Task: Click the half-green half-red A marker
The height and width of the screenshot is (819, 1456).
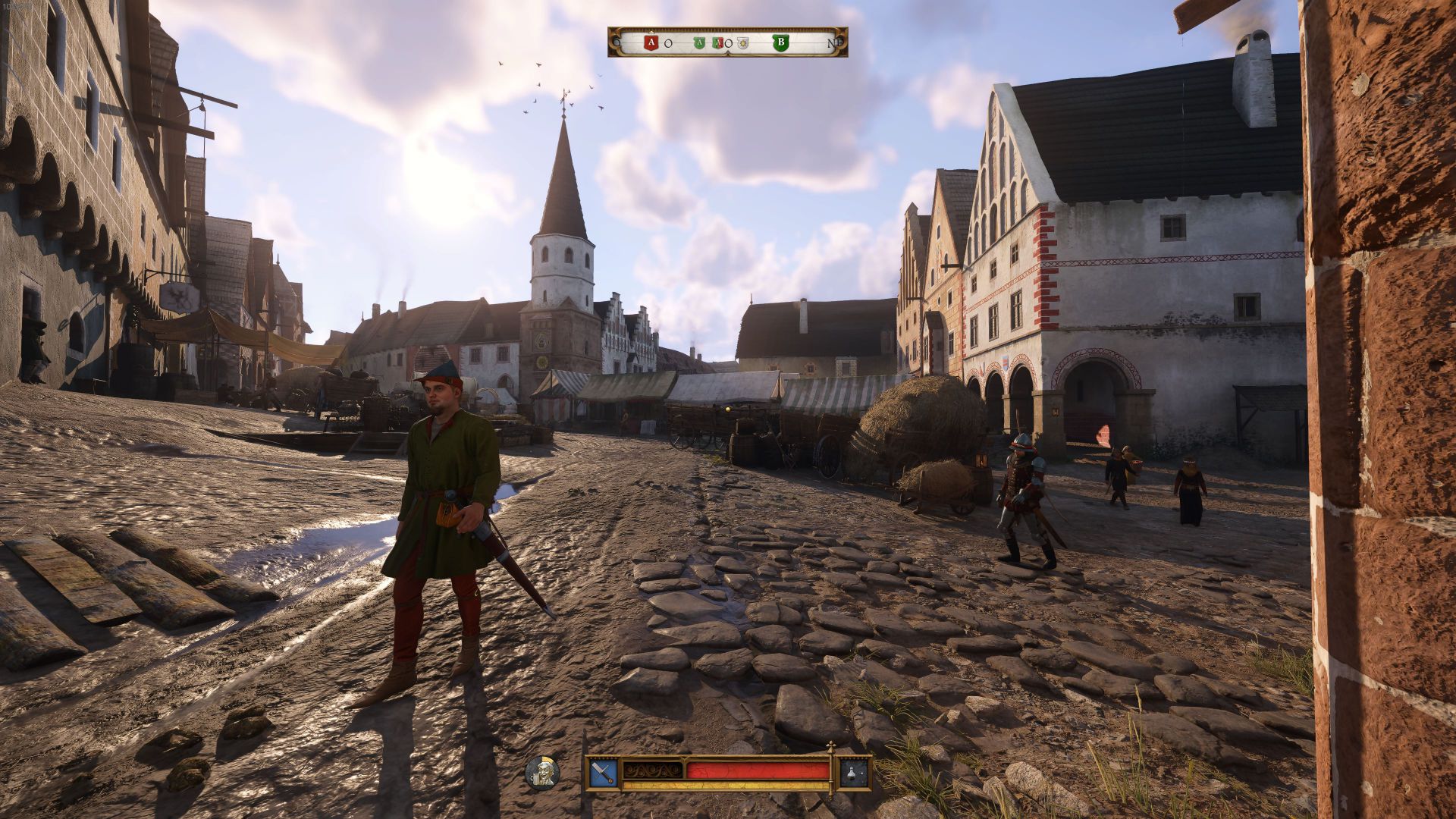Action: coord(717,43)
